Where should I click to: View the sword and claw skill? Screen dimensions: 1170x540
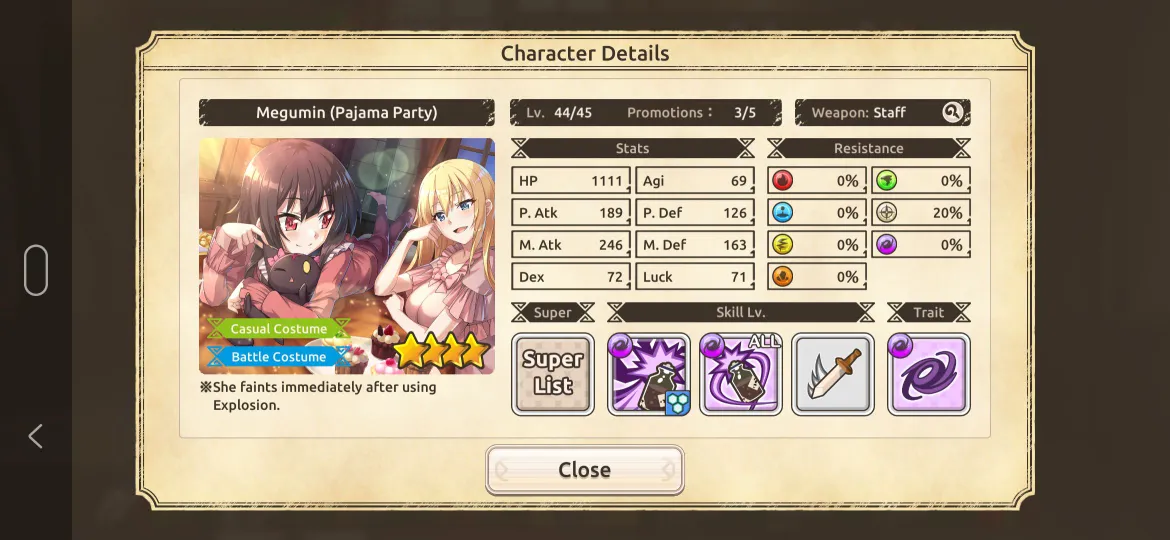pos(833,374)
